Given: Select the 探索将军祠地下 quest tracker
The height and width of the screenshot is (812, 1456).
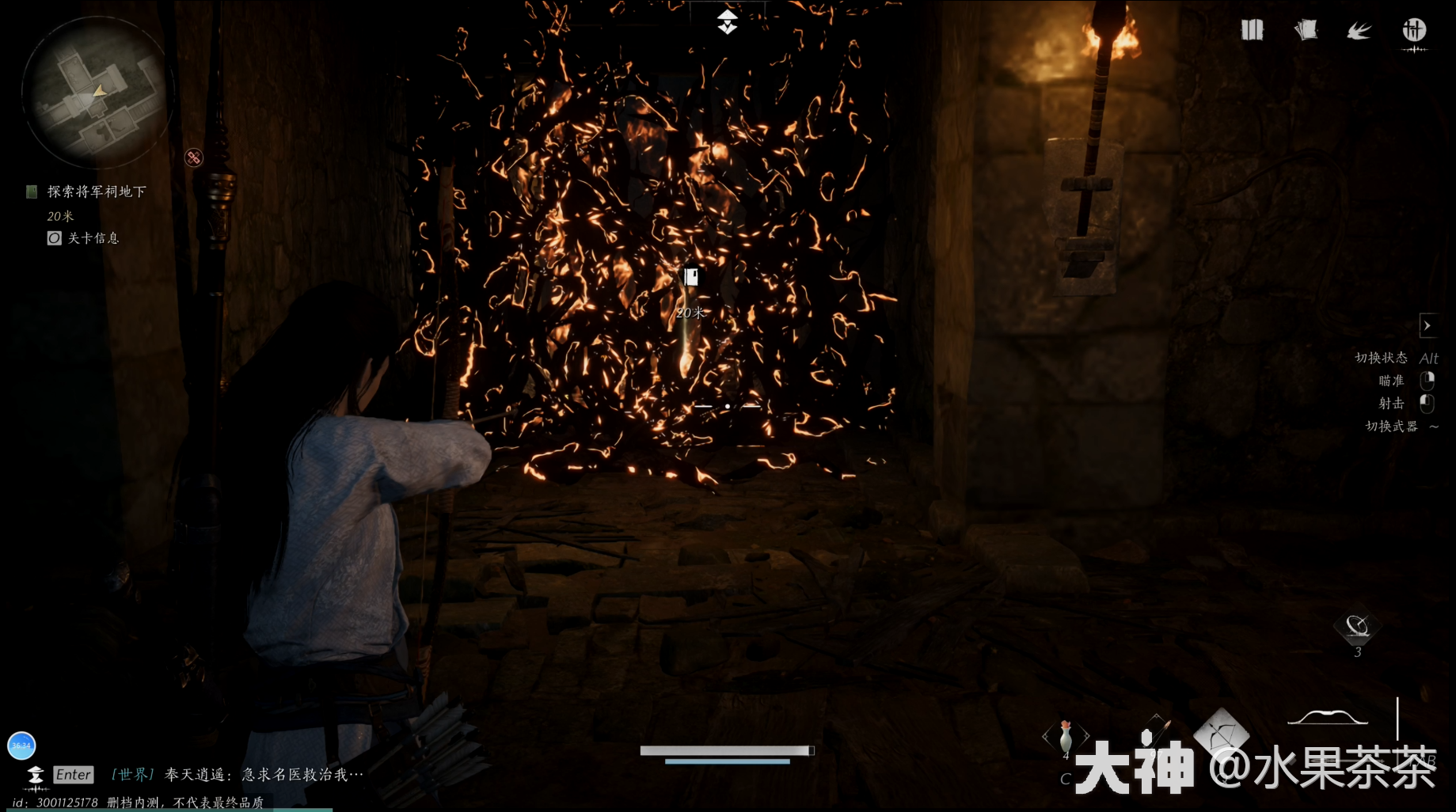Looking at the screenshot, I should [x=96, y=192].
